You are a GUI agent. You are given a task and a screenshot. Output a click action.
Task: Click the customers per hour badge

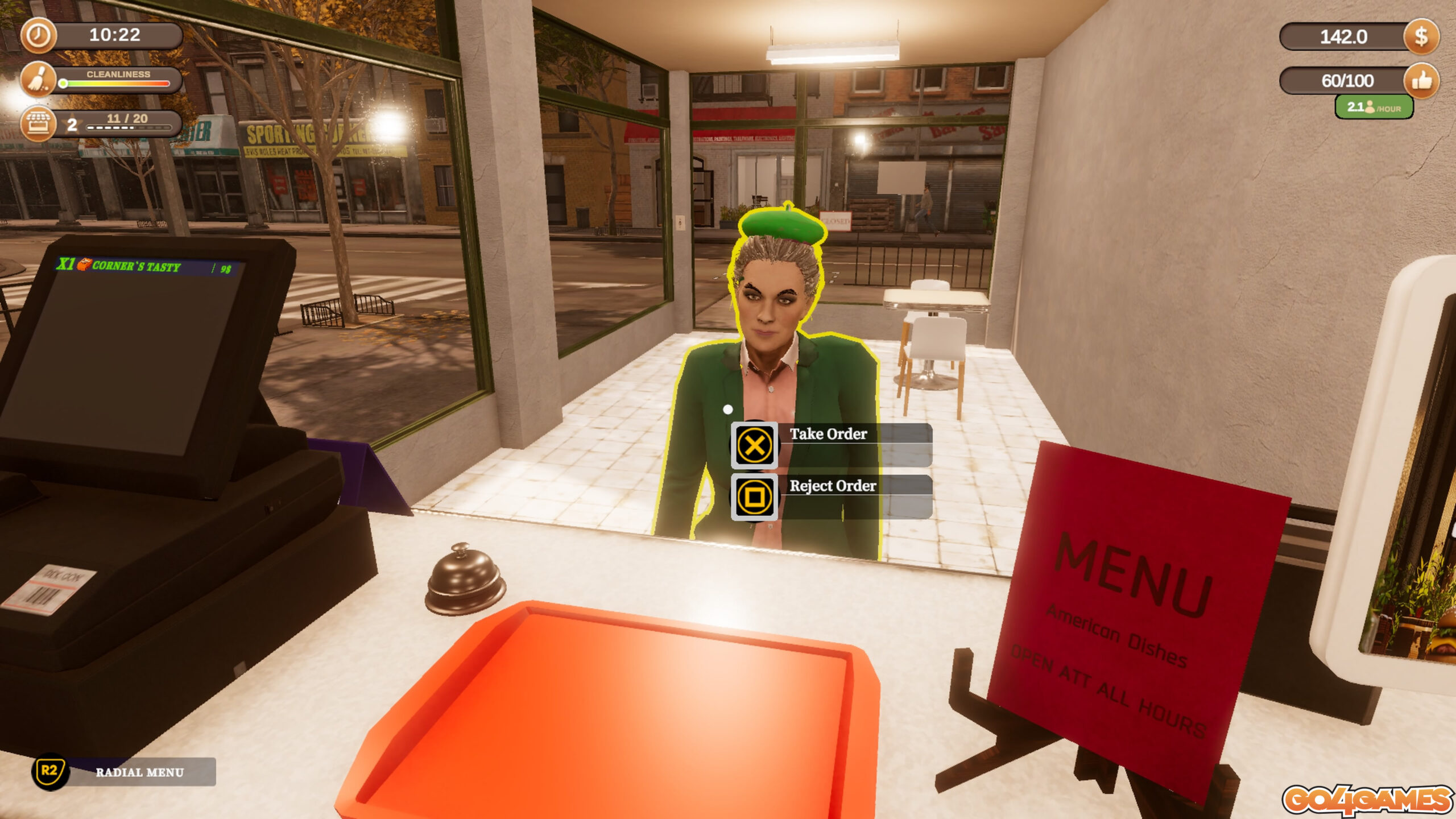(x=1374, y=107)
